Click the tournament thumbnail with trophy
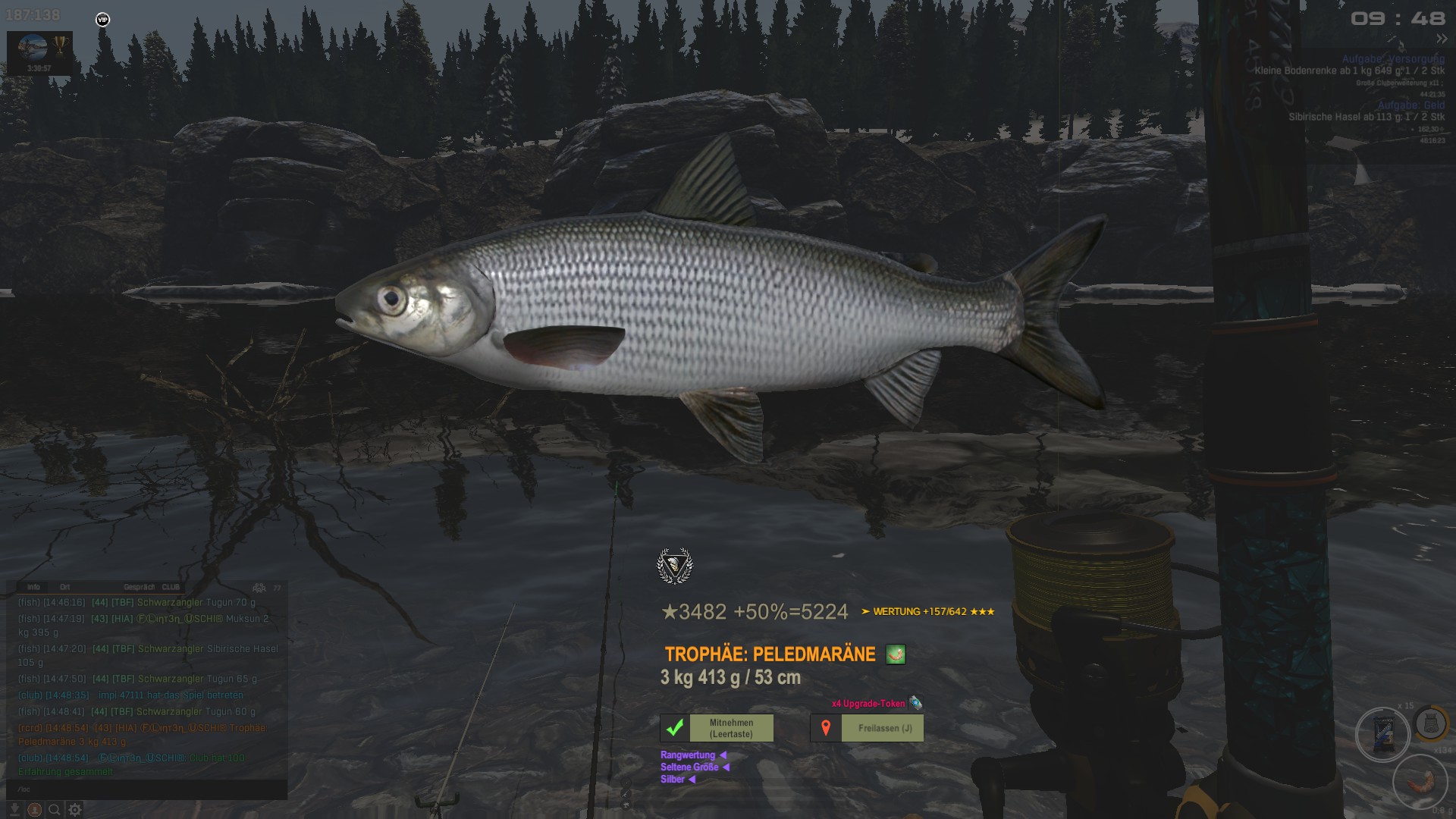The height and width of the screenshot is (819, 1456). [x=39, y=52]
